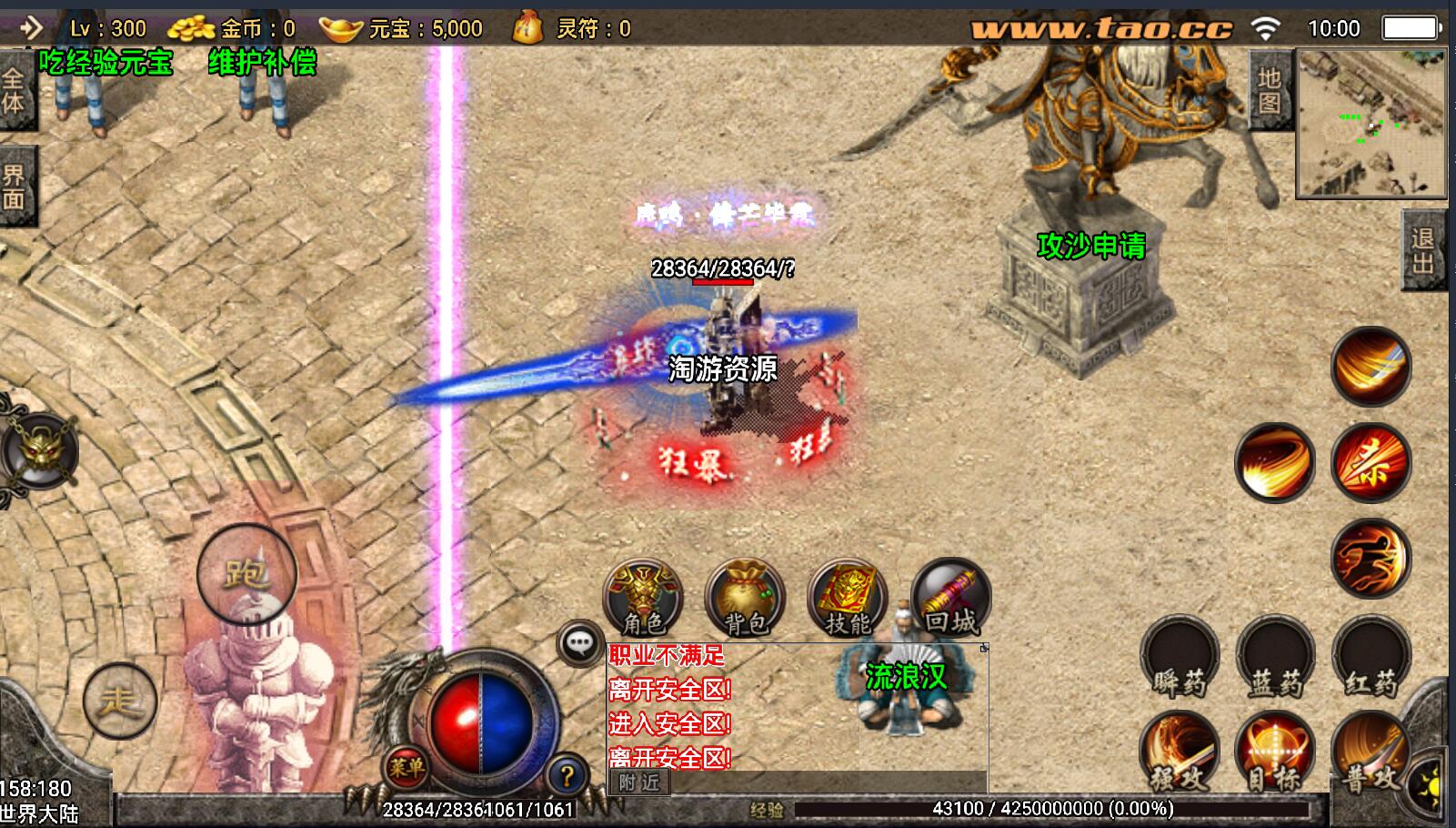Open the 角色 character panel
The width and height of the screenshot is (1456, 828).
point(643,597)
